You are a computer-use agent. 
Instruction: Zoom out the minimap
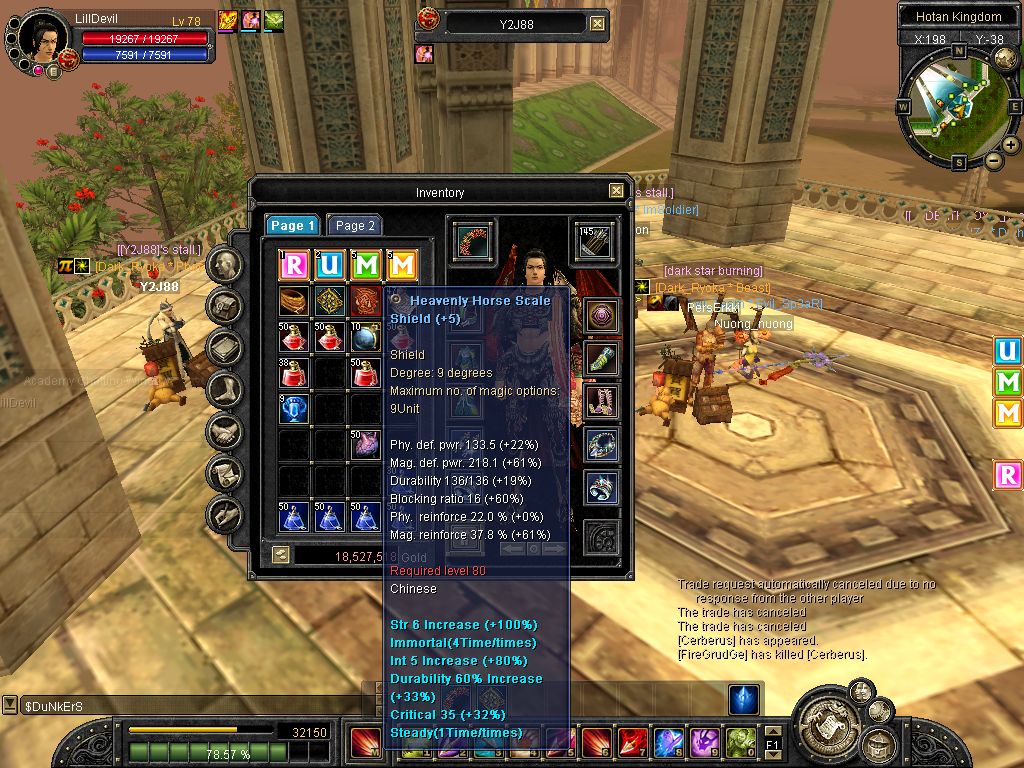tap(994, 161)
